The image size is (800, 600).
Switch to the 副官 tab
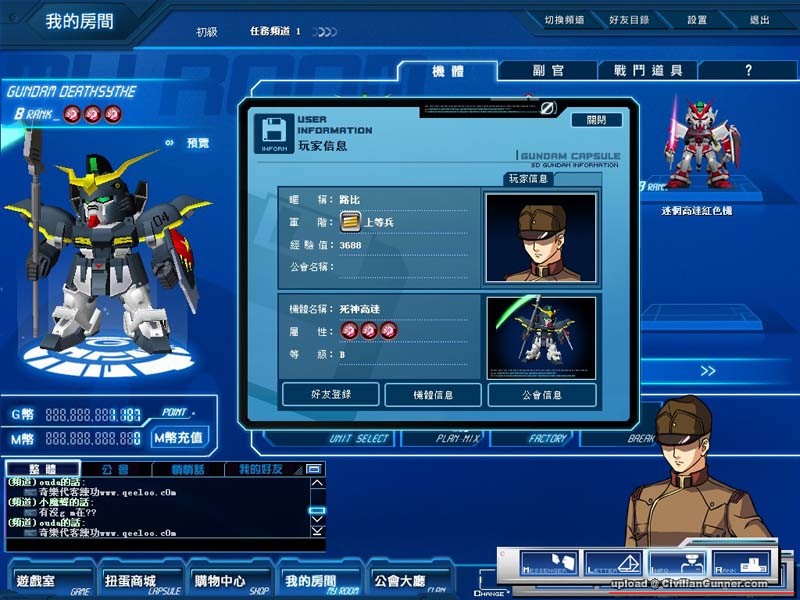pyautogui.click(x=547, y=71)
